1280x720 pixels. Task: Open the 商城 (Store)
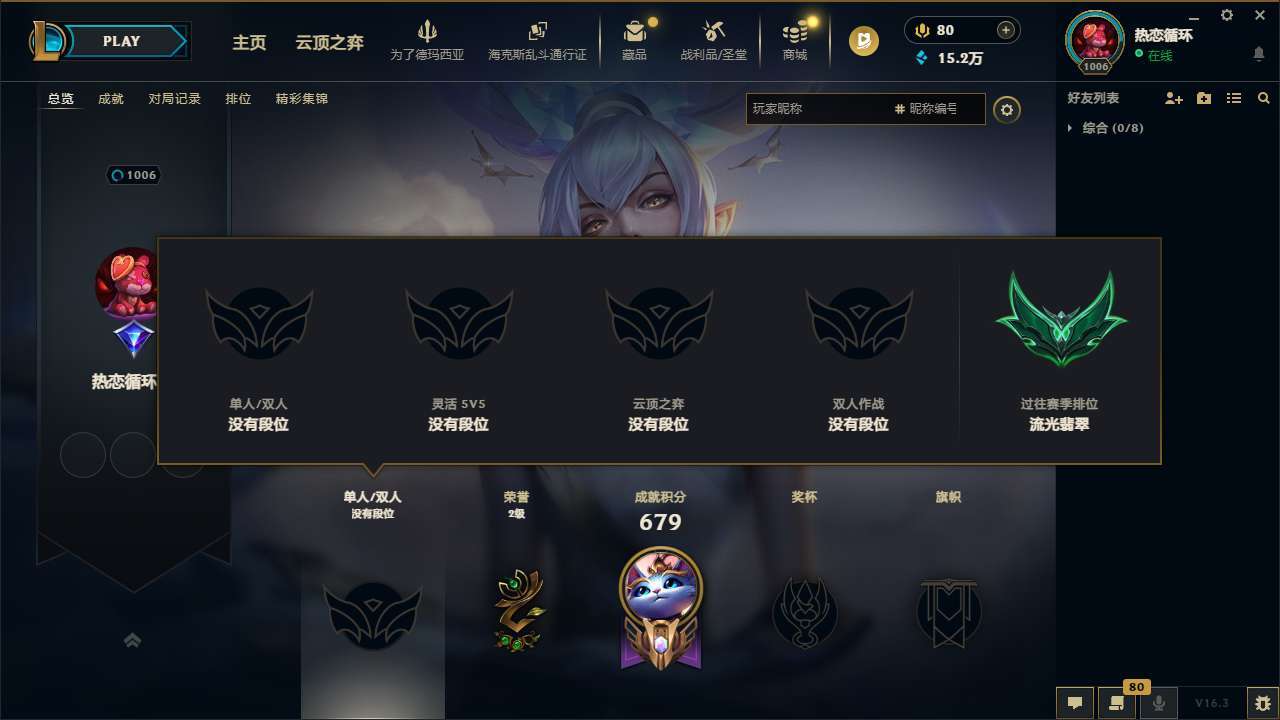coord(794,40)
